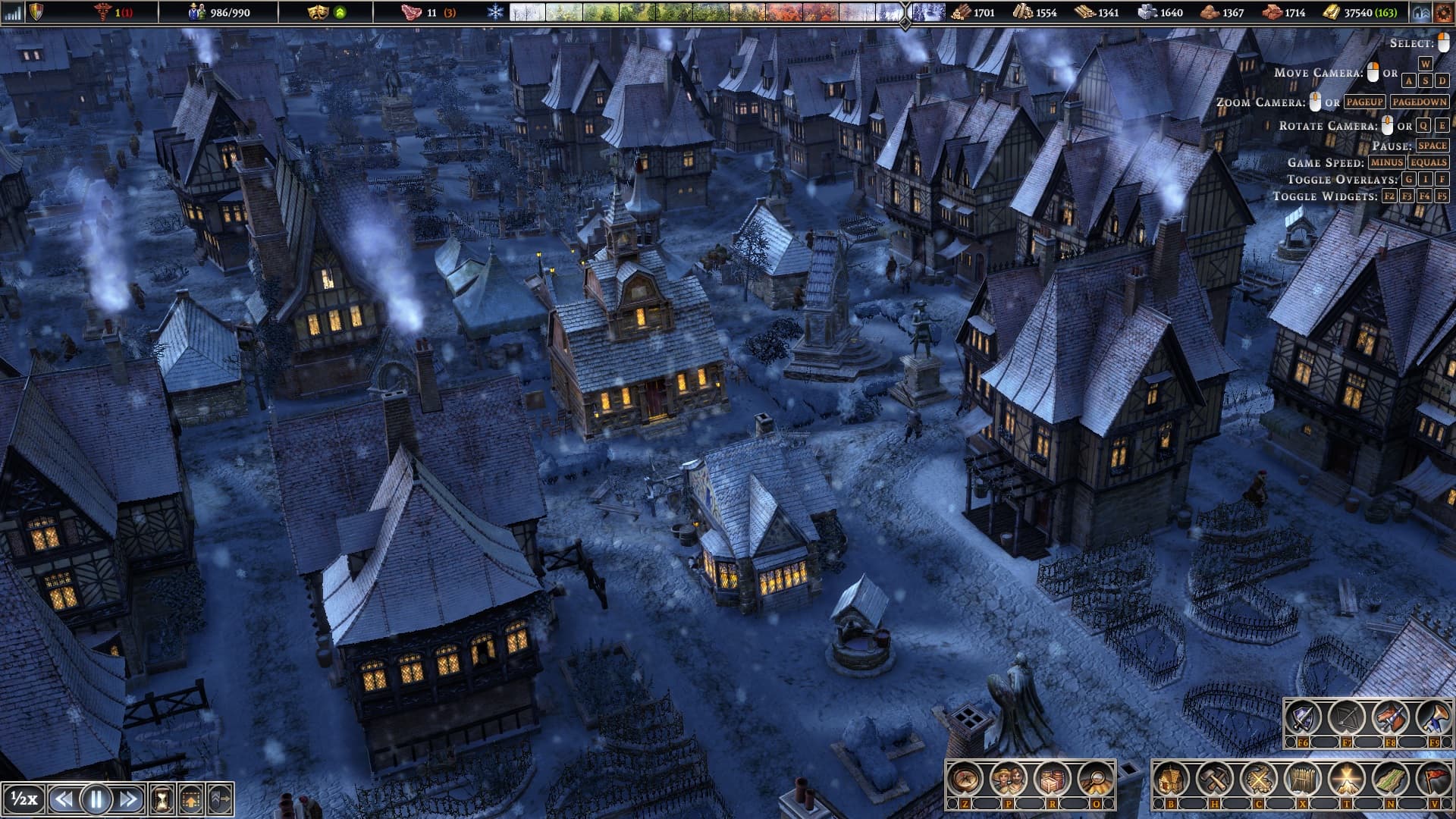1456x819 pixels.
Task: Slow down game speed with rewind arrows
Action: pyautogui.click(x=64, y=799)
